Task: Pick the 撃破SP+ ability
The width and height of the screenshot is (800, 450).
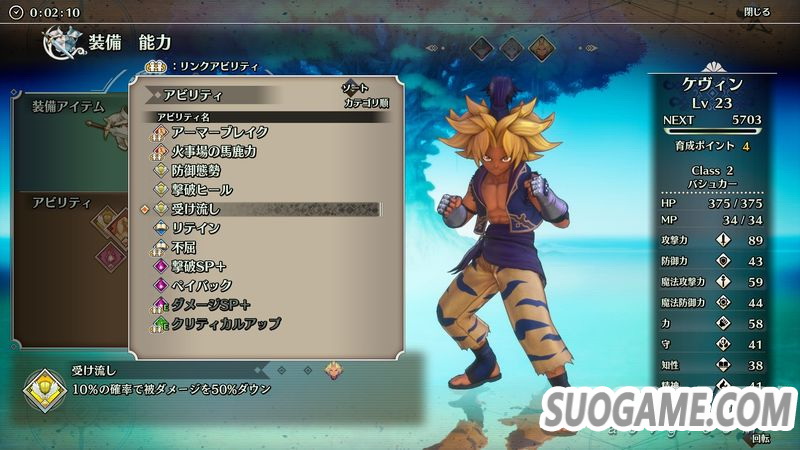Action: pyautogui.click(x=202, y=266)
